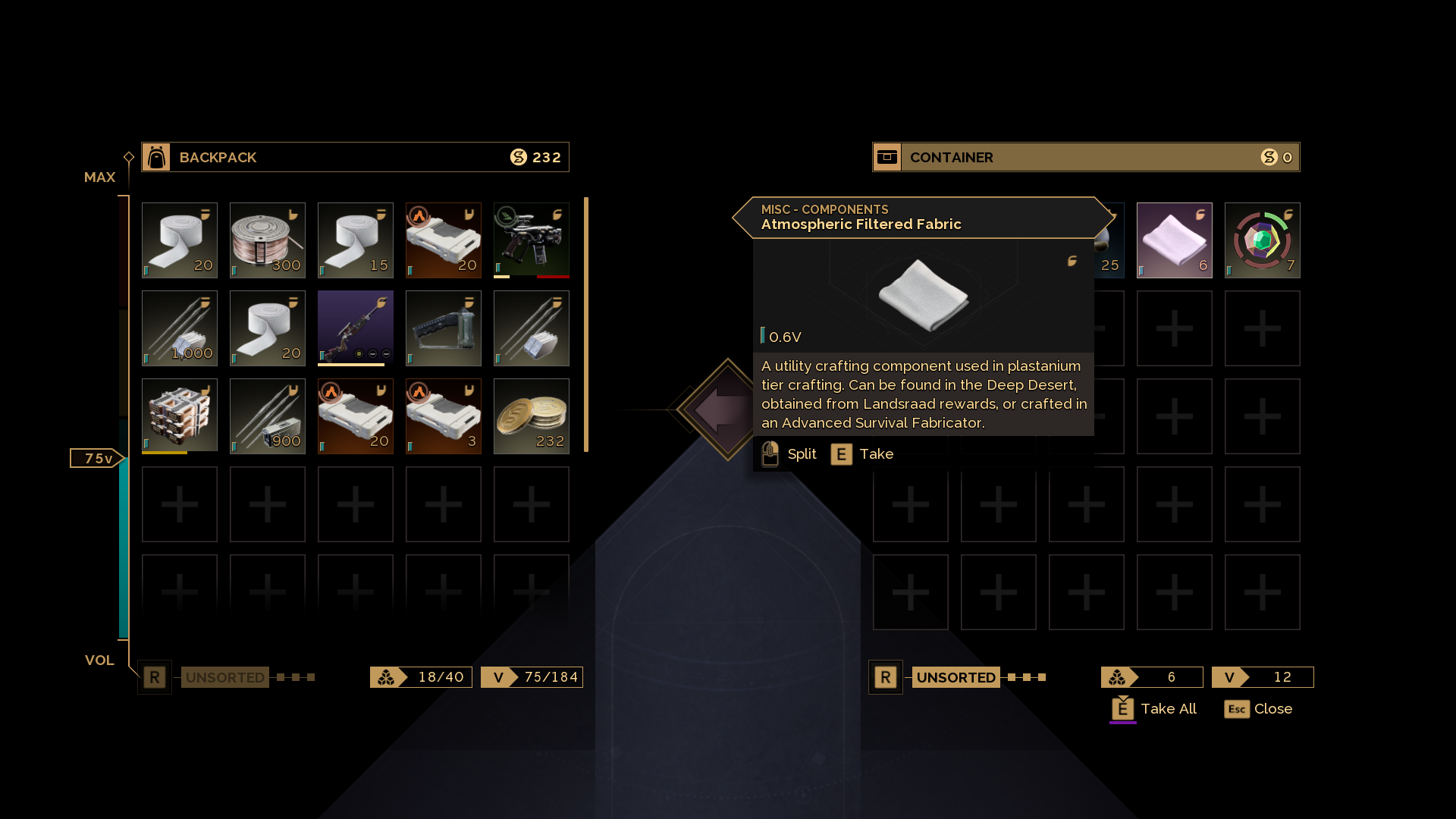Select the Solari coins stack of 232
The image size is (1456, 819).
point(531,416)
